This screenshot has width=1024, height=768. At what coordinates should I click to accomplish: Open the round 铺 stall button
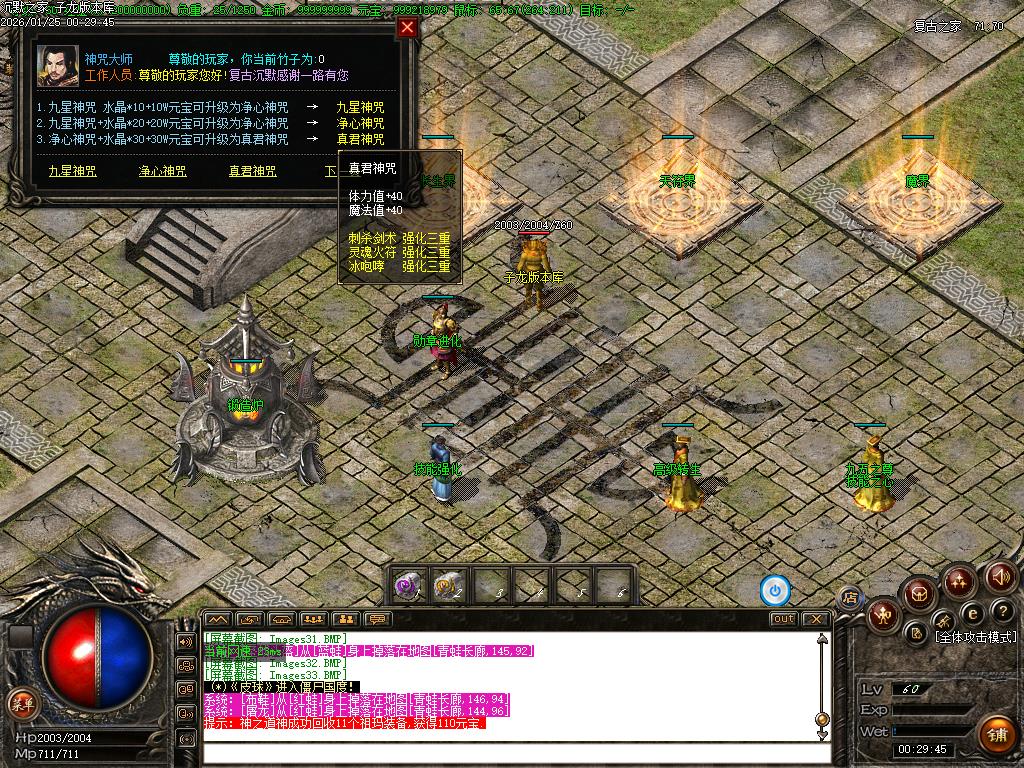[995, 734]
